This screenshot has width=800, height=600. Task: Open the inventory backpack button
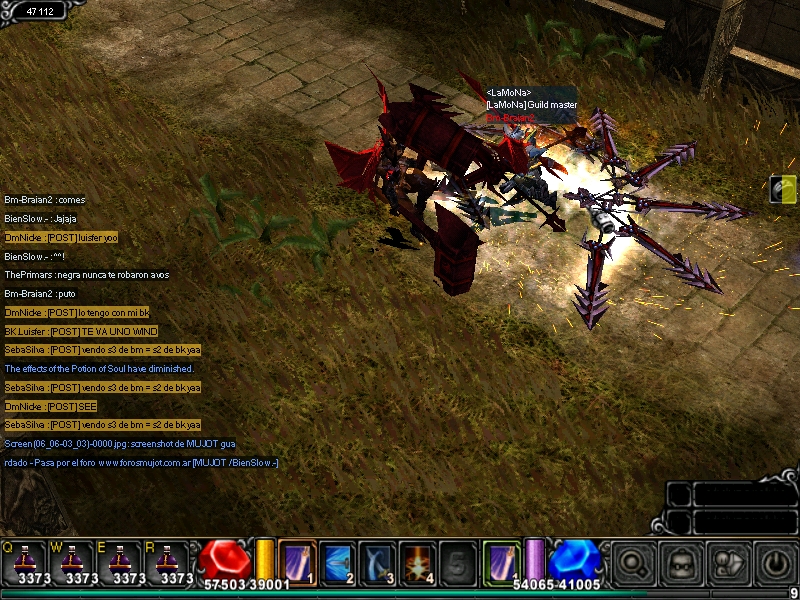(680, 562)
